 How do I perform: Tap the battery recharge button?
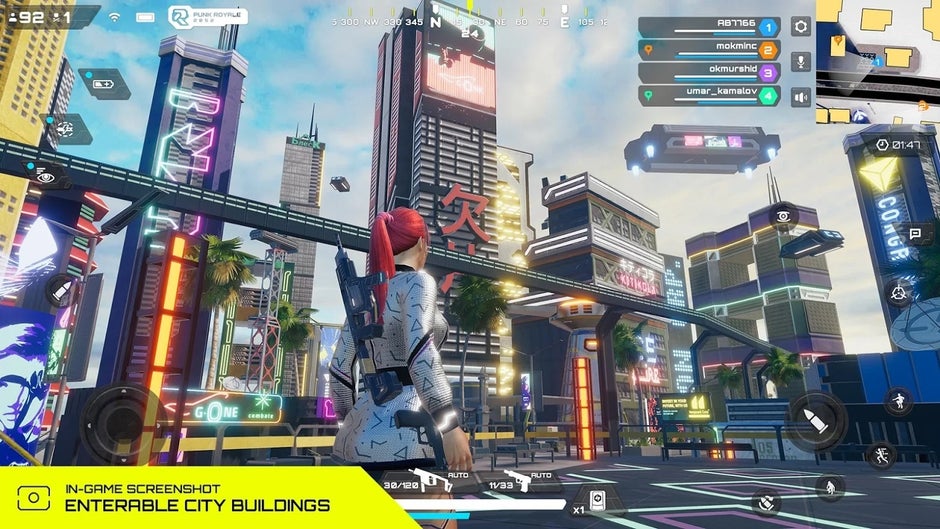click(x=103, y=84)
